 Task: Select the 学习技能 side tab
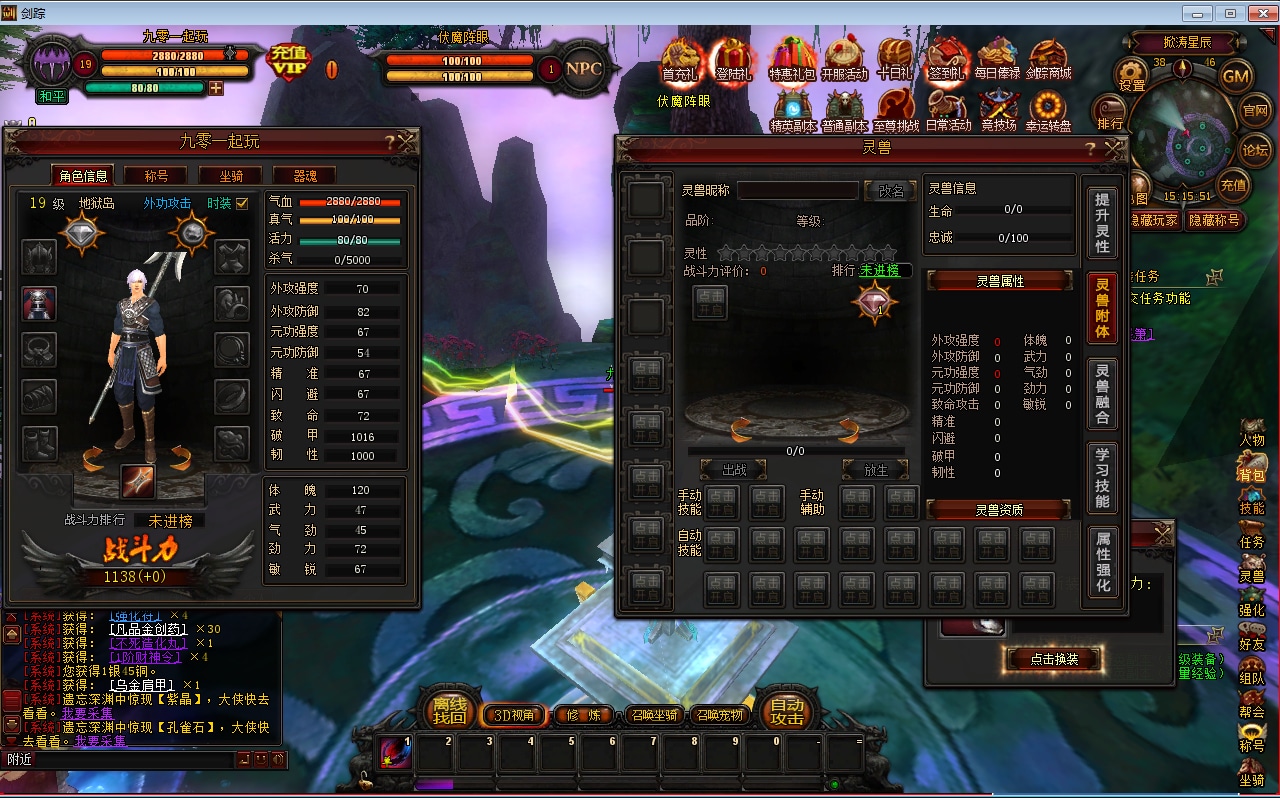(1102, 478)
